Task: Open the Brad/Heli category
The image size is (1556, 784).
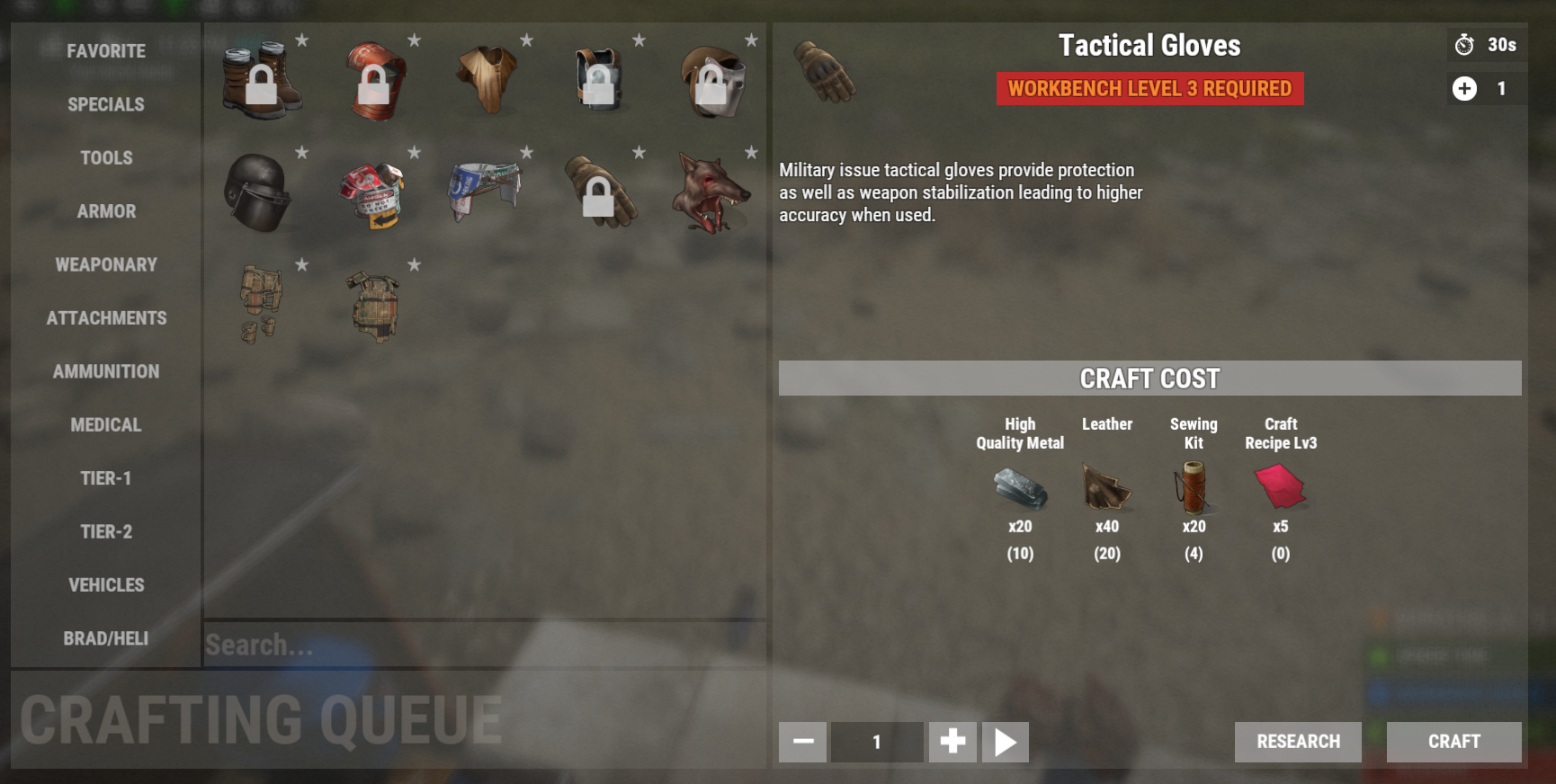Action: (x=106, y=638)
